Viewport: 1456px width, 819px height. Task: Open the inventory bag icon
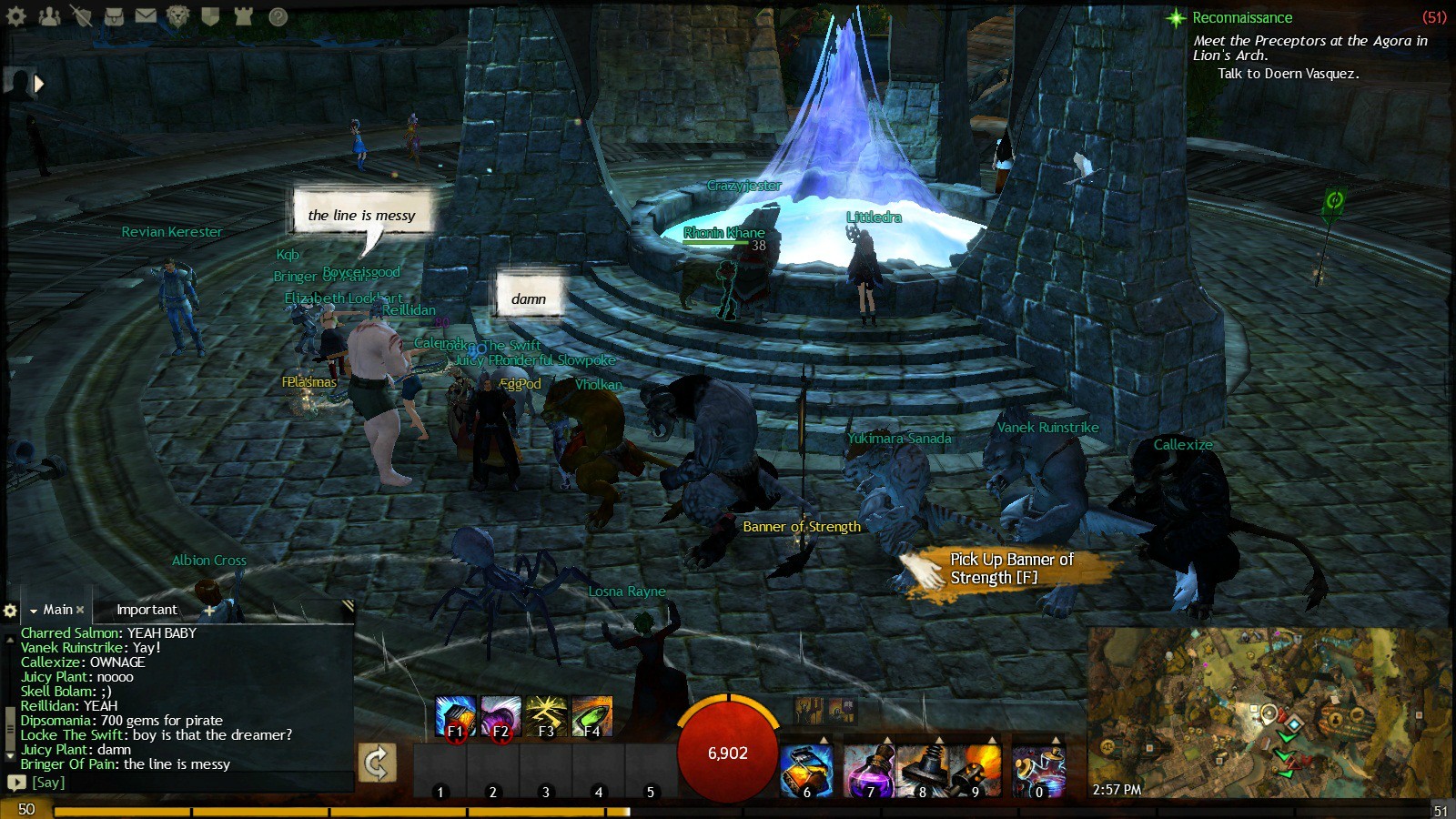point(114,15)
